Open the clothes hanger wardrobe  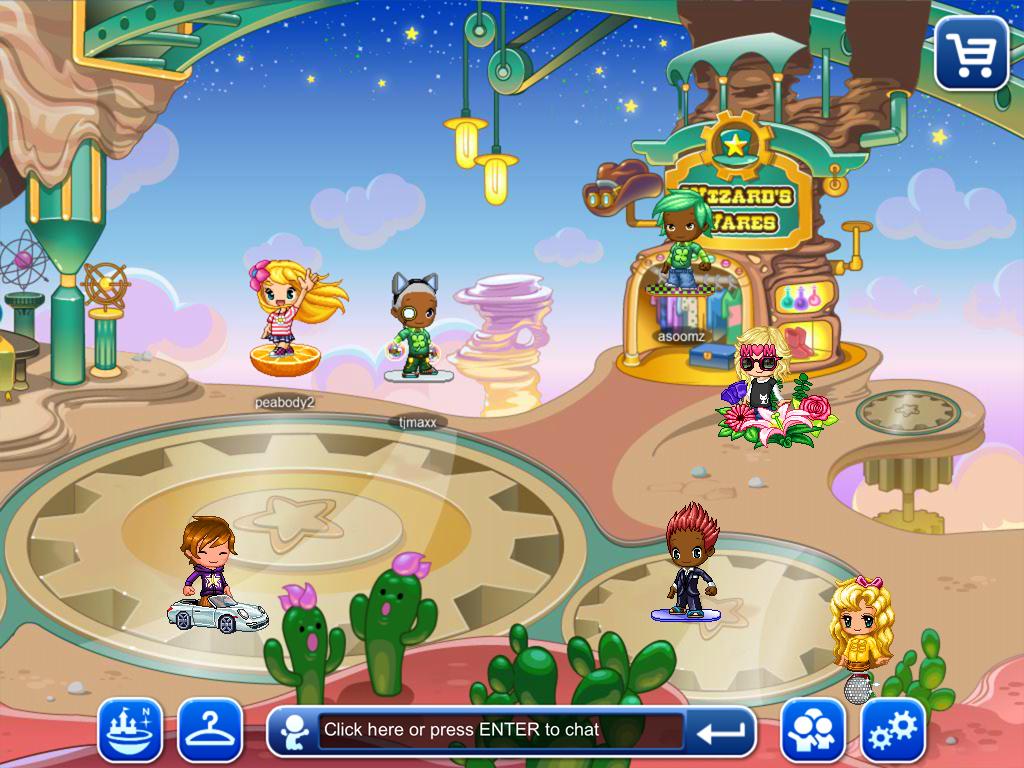click(x=210, y=730)
